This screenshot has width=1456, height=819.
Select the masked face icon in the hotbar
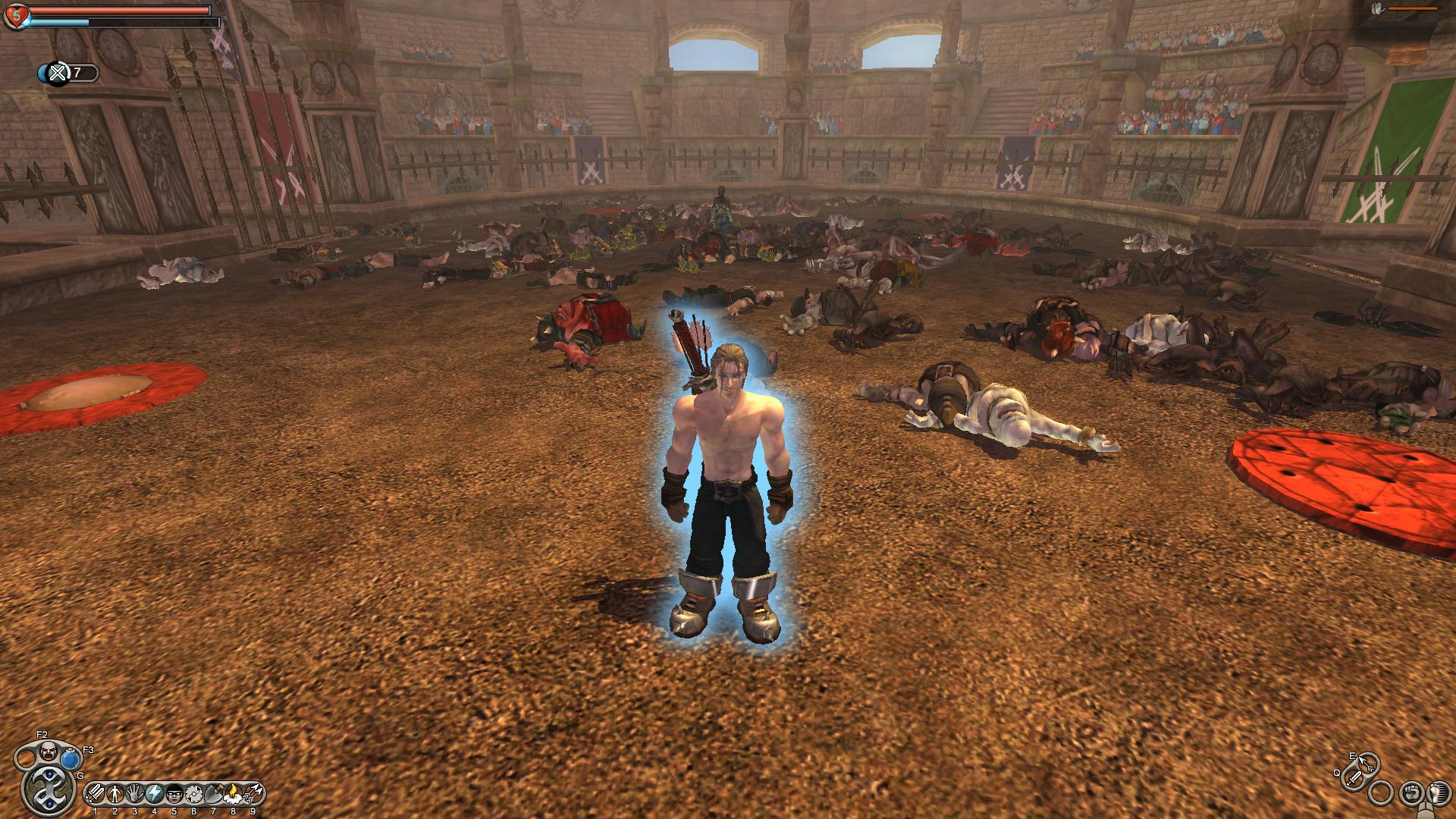pyautogui.click(x=174, y=794)
